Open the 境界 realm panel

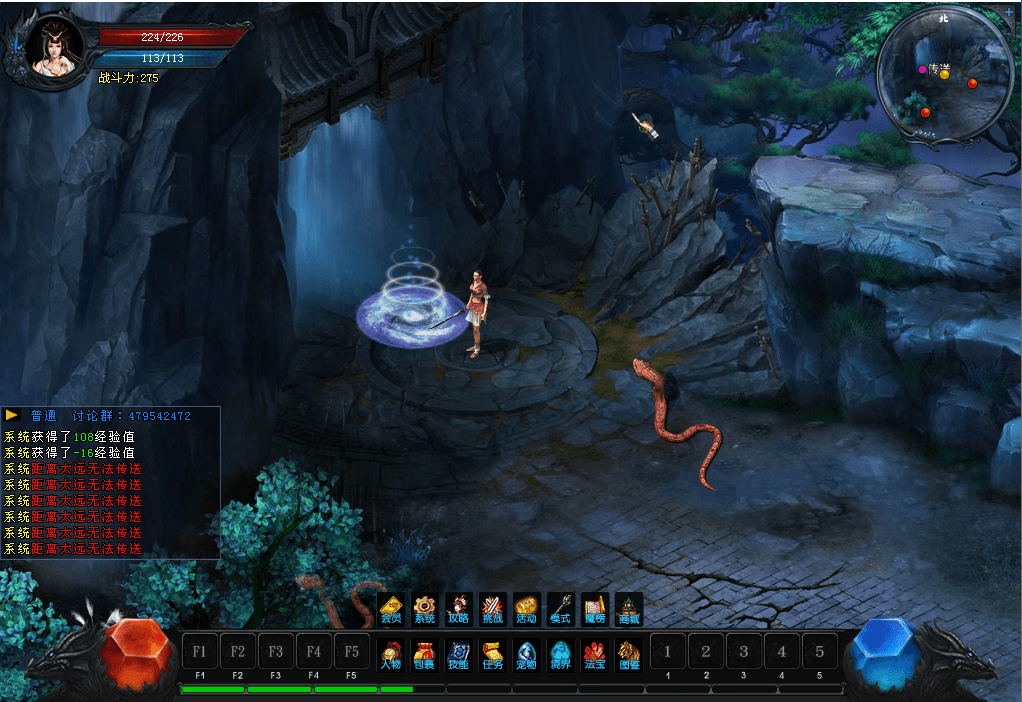560,654
